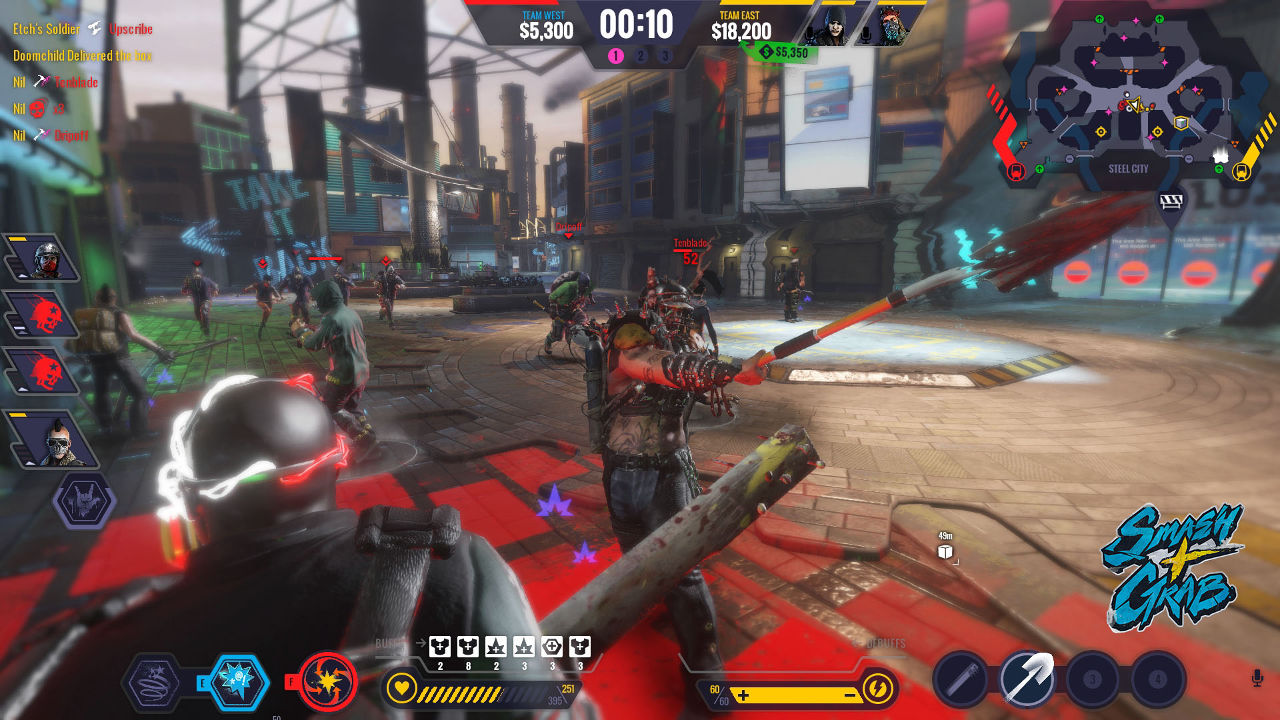Click the round 1 pink indicator
The width and height of the screenshot is (1280, 720).
click(615, 56)
